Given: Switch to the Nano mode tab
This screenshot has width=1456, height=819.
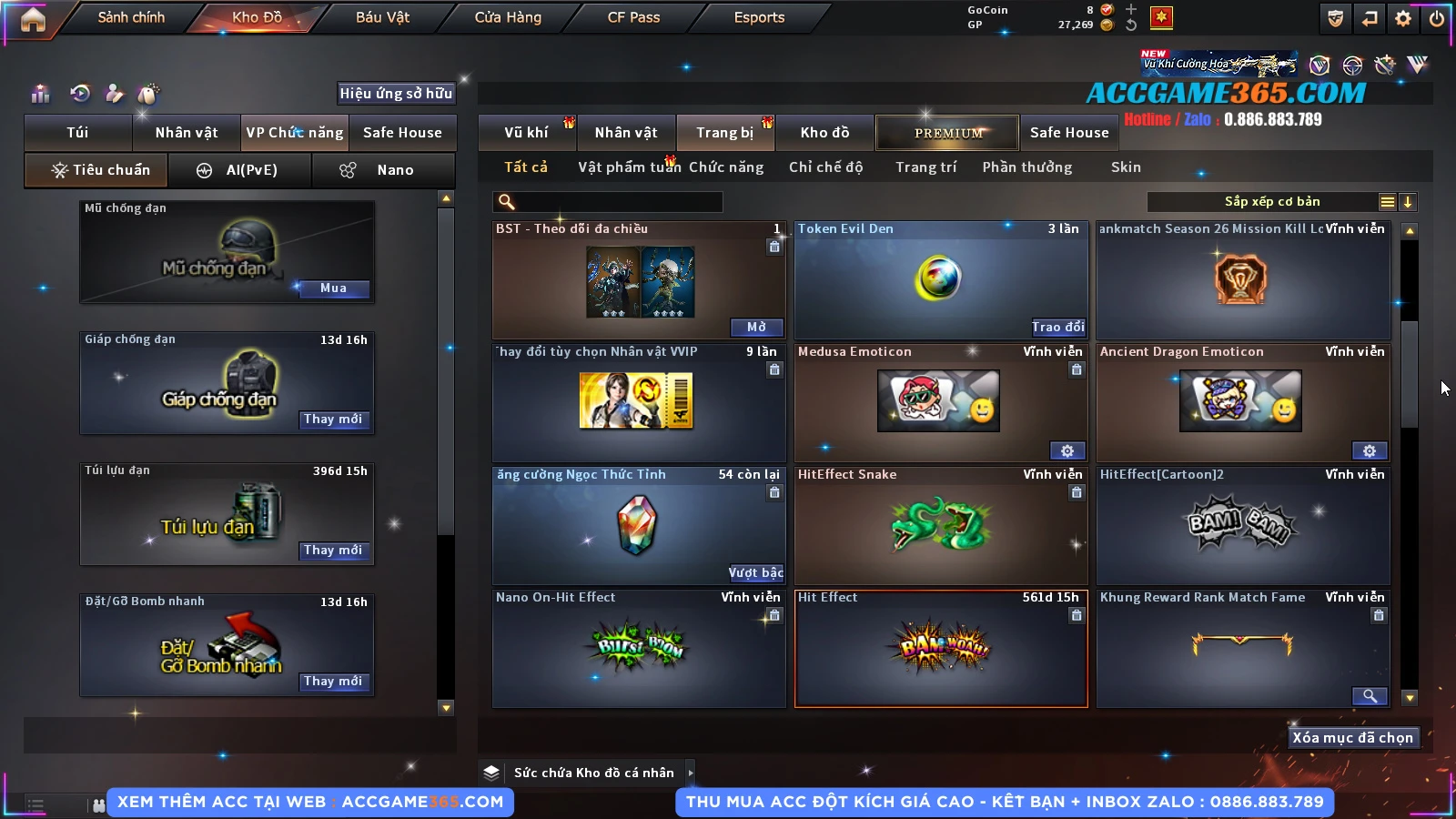Looking at the screenshot, I should tap(383, 170).
